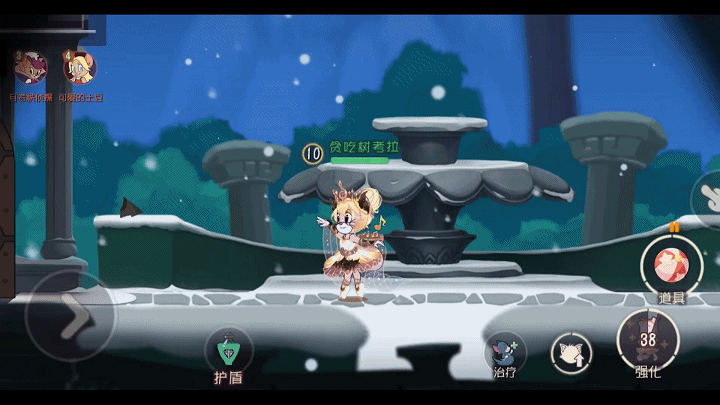This screenshot has height=405, width=720.
Task: Tap the cat-face upgrade skill button
Action: [x=571, y=351]
